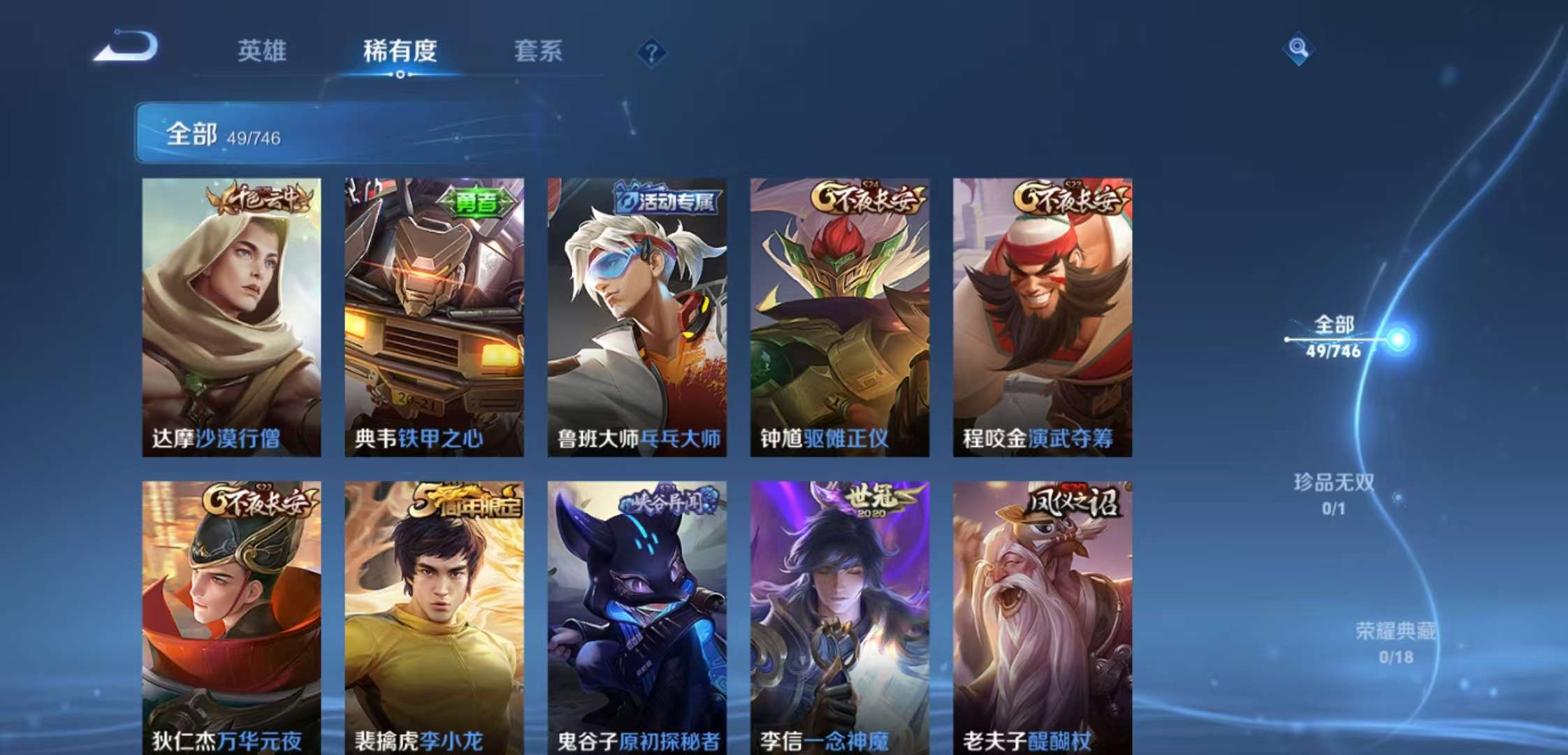Select the 稀有度 tab
This screenshot has height=755, width=1568.
[x=400, y=50]
